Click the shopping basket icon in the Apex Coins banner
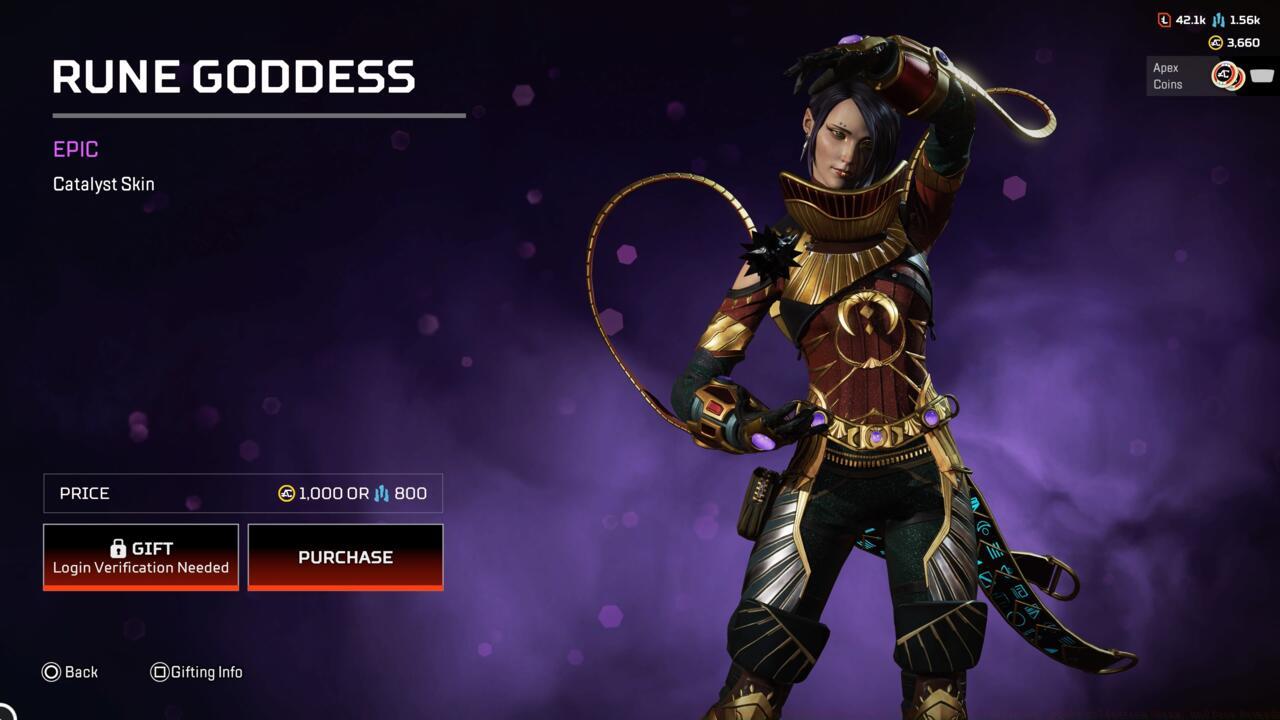 click(x=1261, y=75)
